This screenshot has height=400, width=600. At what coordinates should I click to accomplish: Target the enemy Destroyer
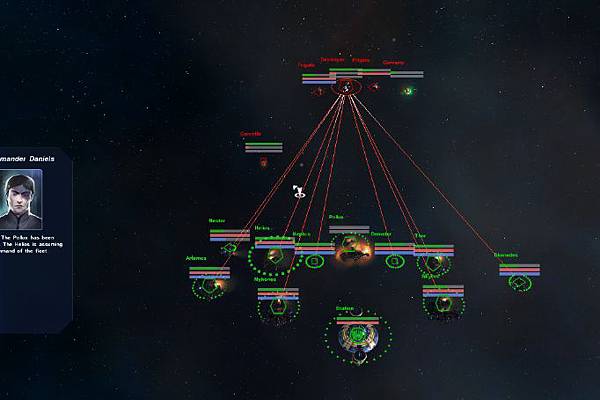tap(346, 88)
